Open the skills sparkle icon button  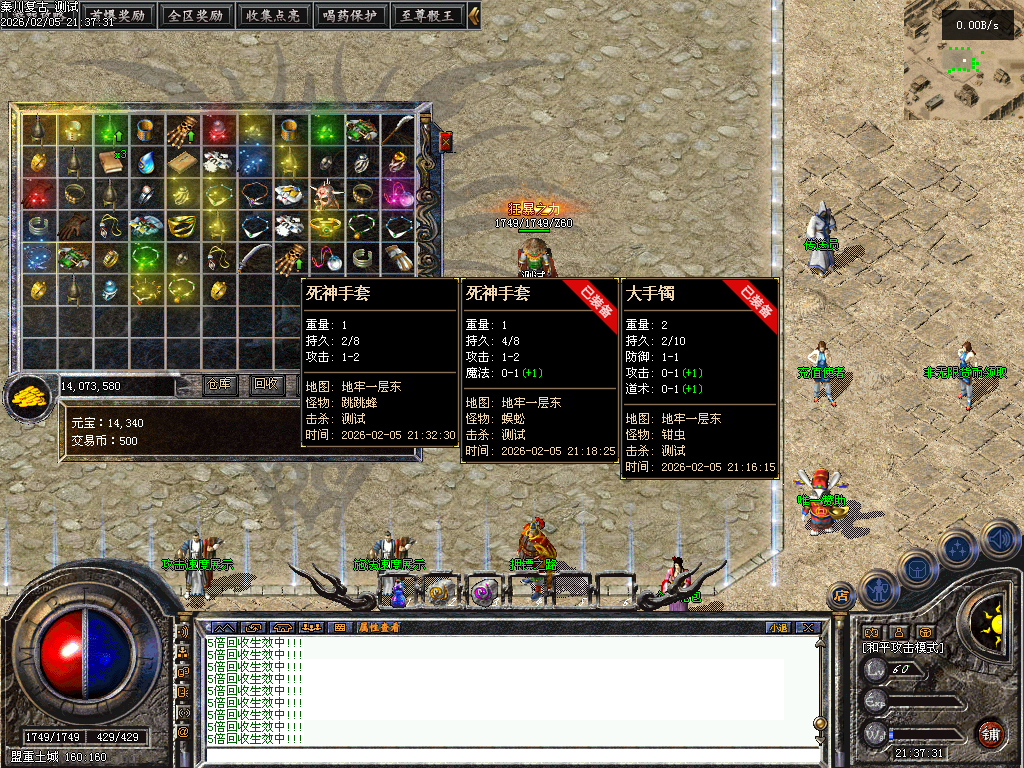(957, 548)
